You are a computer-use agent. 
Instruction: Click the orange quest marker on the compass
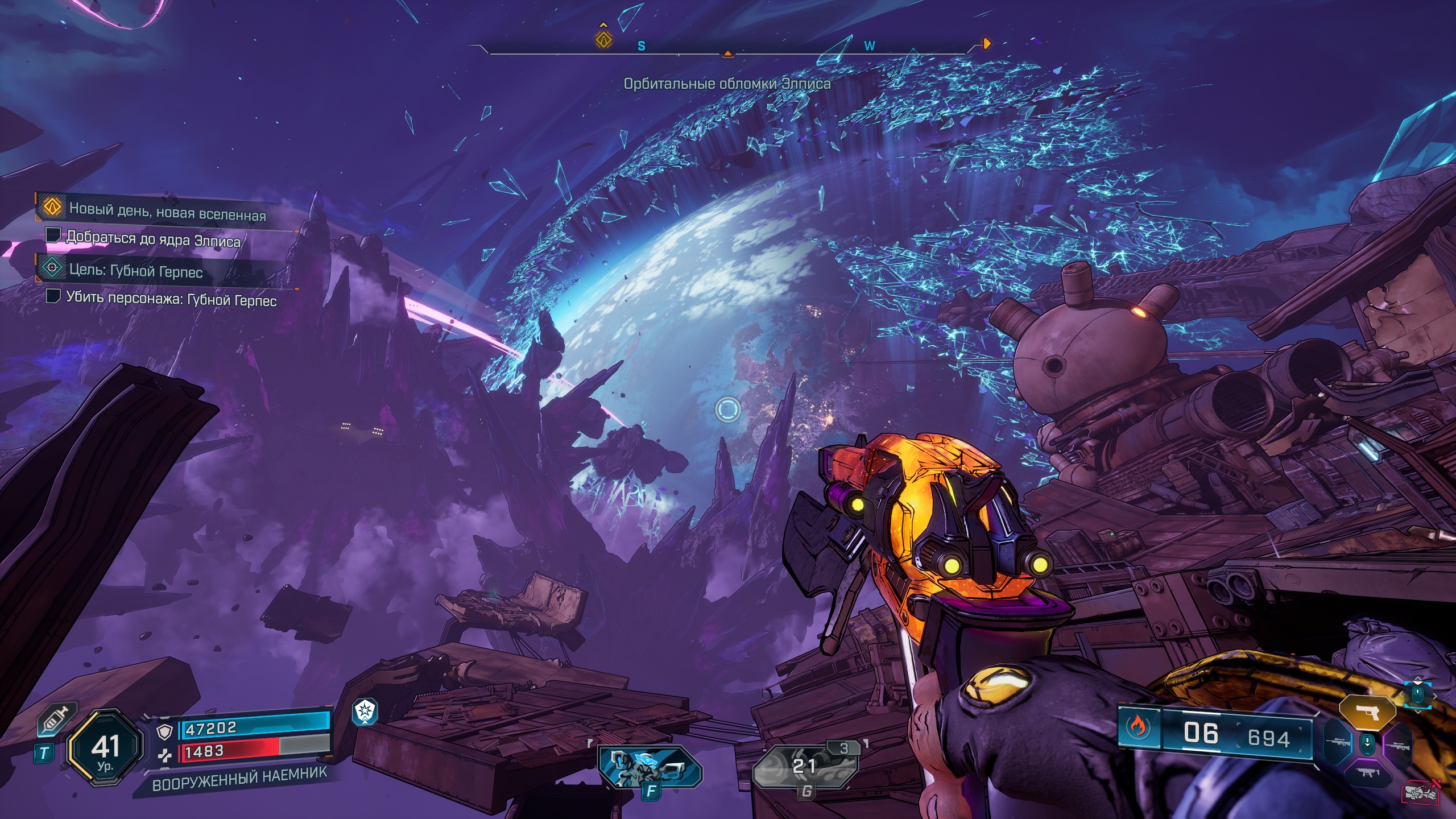(603, 39)
